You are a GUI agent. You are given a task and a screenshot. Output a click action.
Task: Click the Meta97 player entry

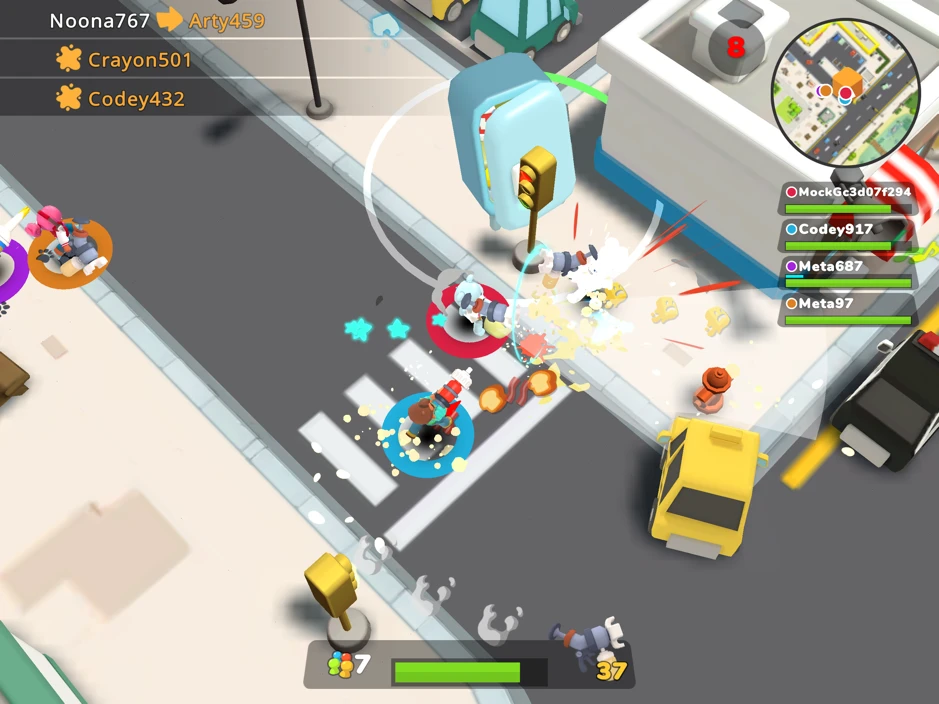pyautogui.click(x=848, y=309)
